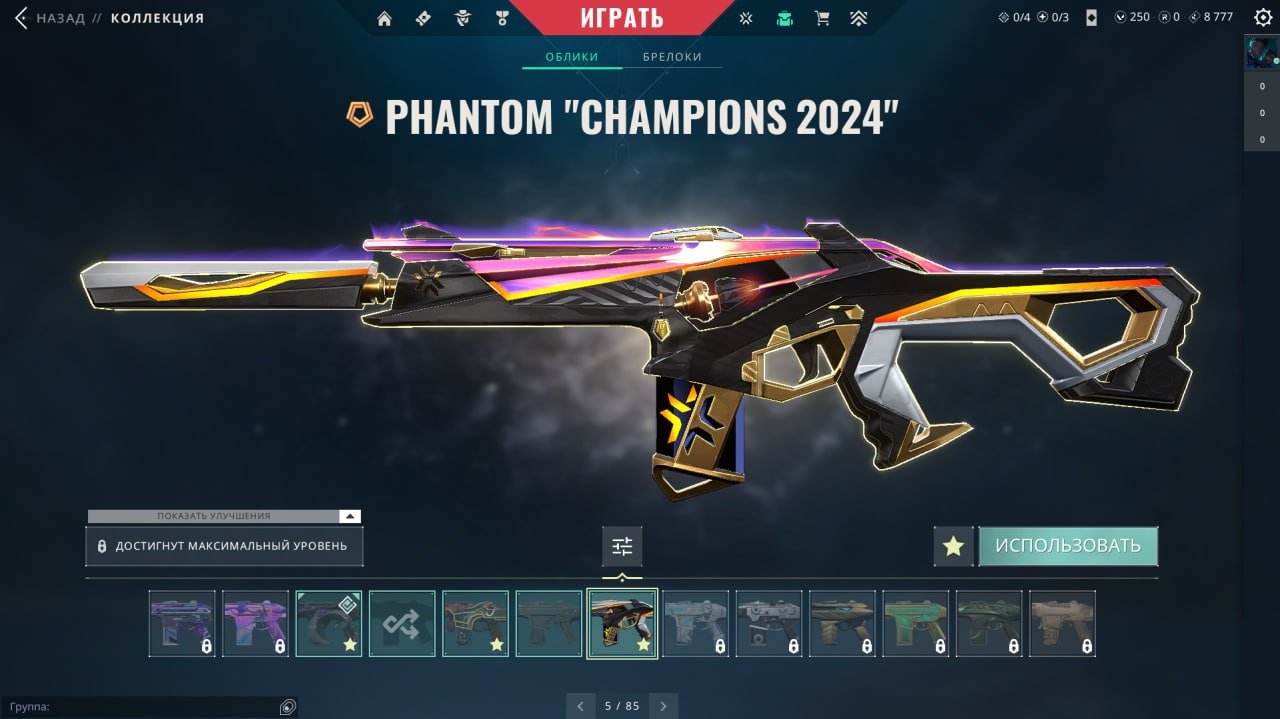Click the party group icon button
Viewport: 1280px width, 719px height.
(x=288, y=707)
